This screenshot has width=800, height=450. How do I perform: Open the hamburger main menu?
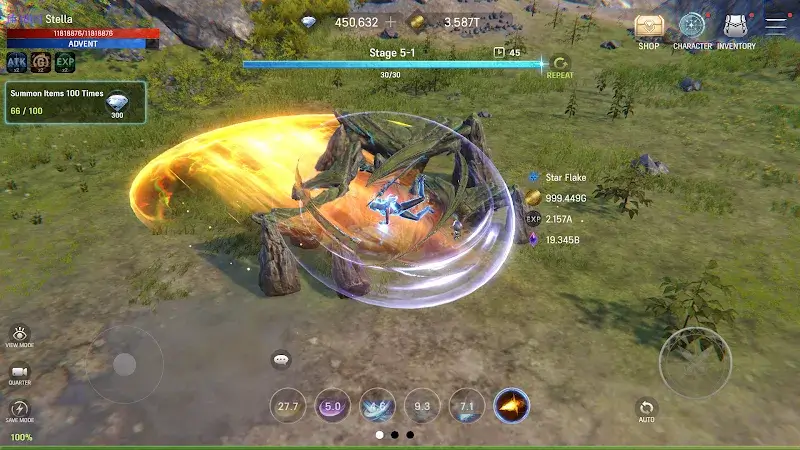coord(776,27)
